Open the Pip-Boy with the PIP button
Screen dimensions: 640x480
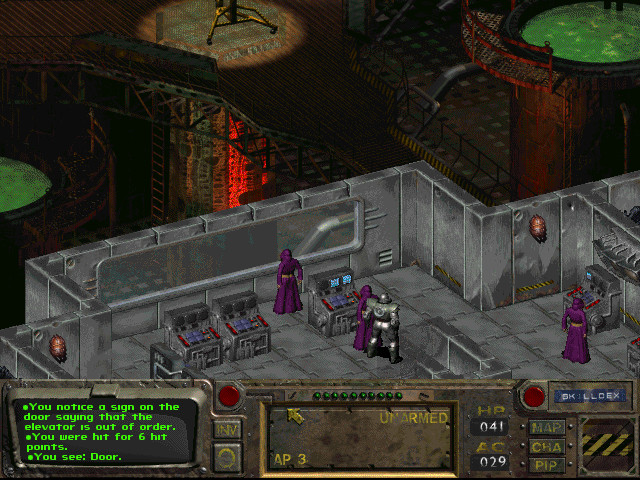point(547,464)
